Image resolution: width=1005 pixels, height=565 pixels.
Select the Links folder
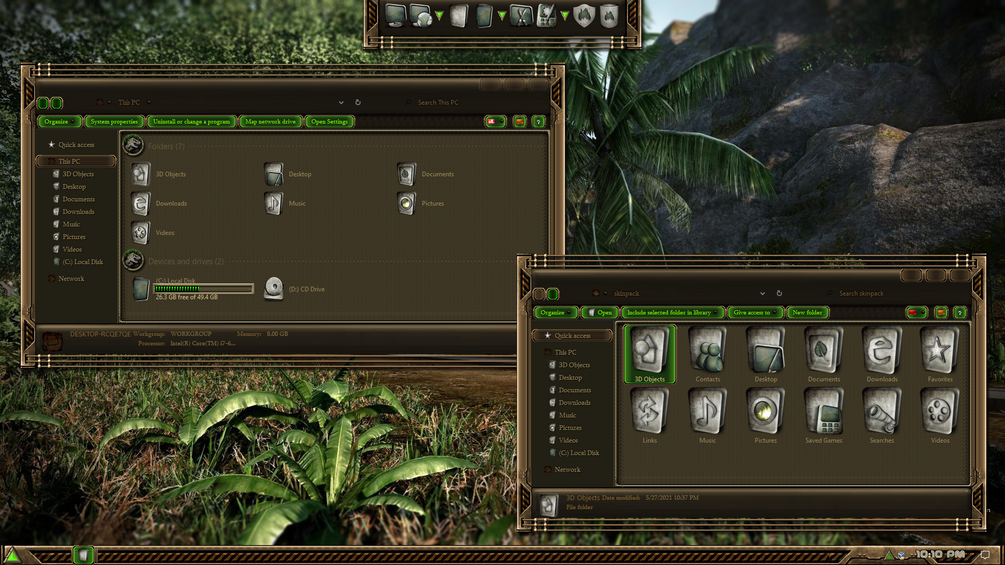(x=650, y=415)
